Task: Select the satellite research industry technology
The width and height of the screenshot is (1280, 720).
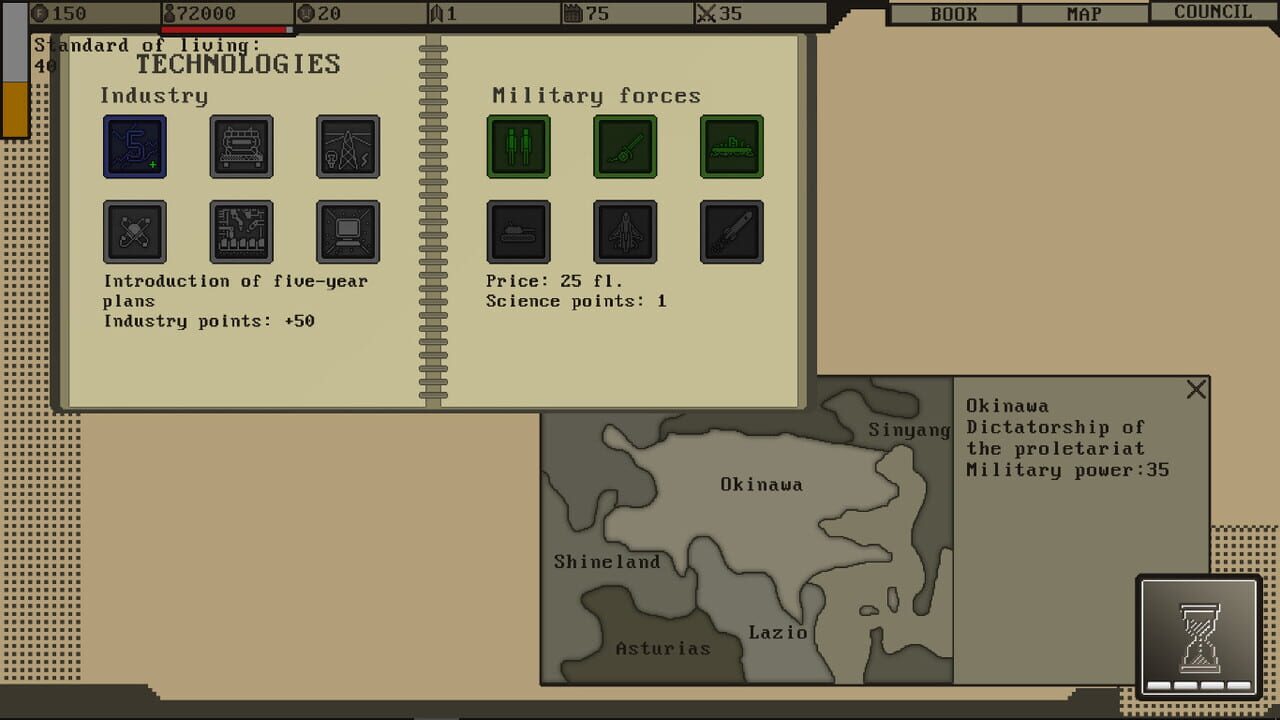Action: point(135,231)
